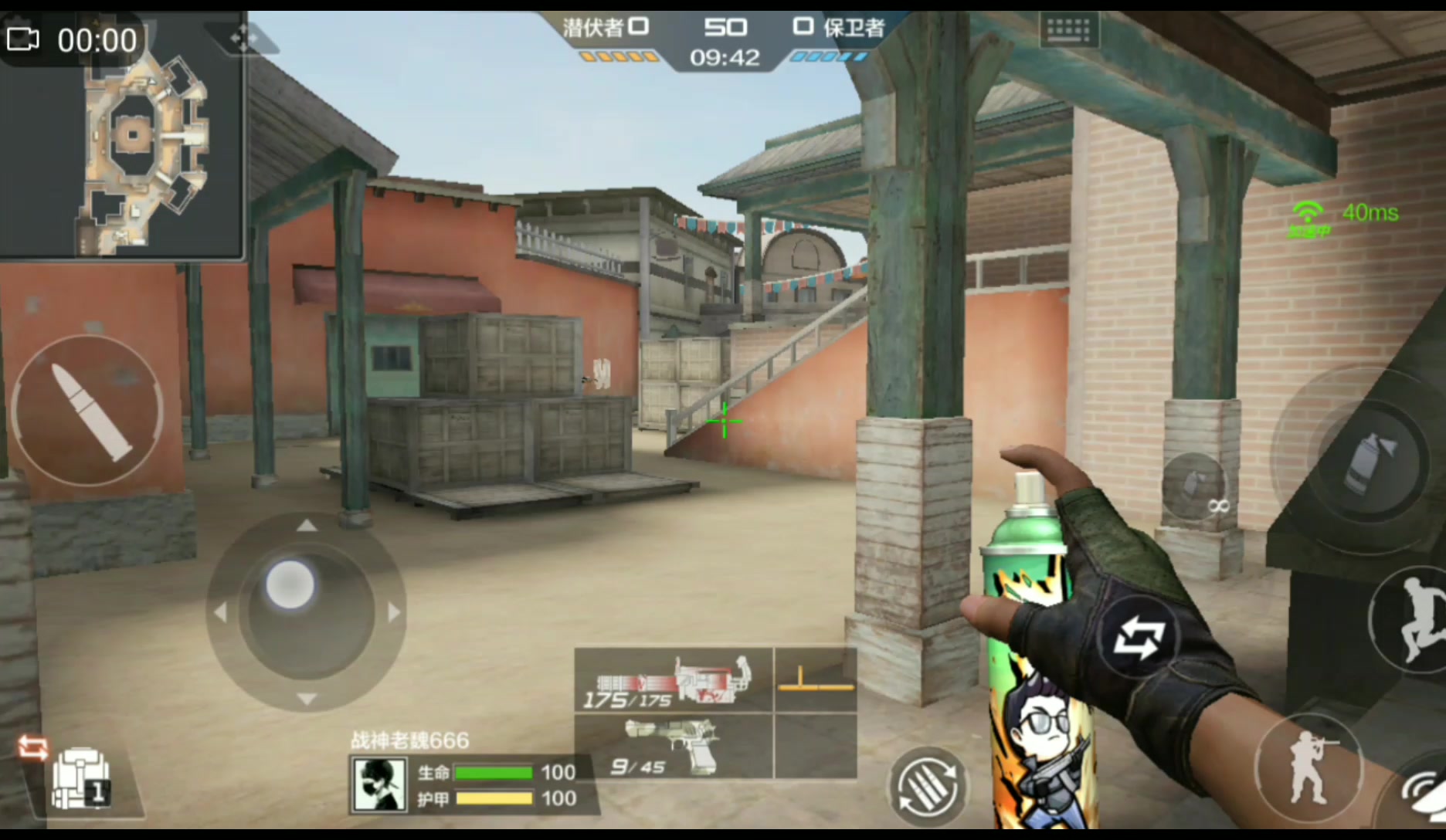Image resolution: width=1446 pixels, height=840 pixels.
Task: Touch the movement joystick knob
Action: 290,584
